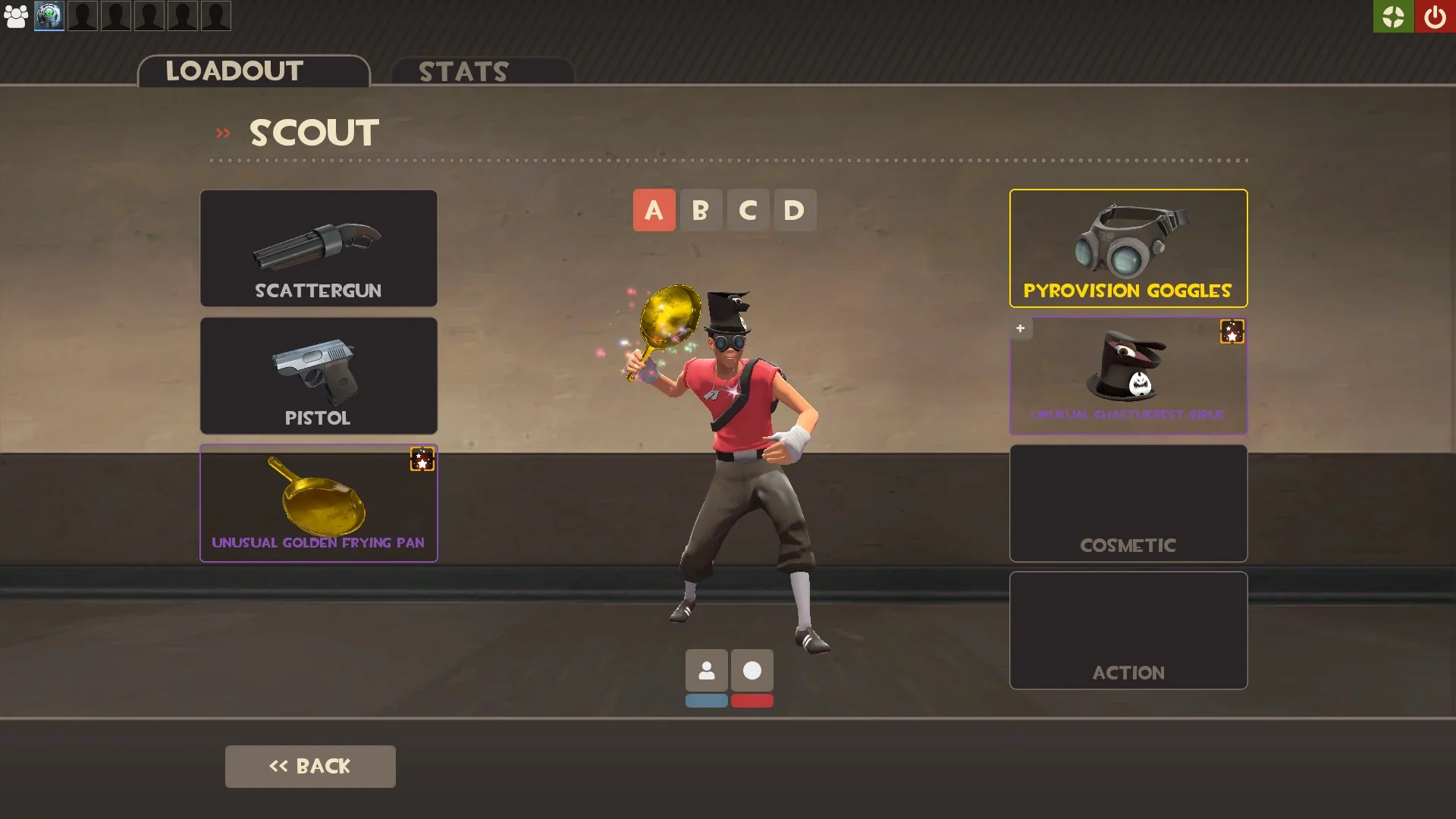
Task: Open the Scattergun primary weapon slot
Action: pos(318,248)
